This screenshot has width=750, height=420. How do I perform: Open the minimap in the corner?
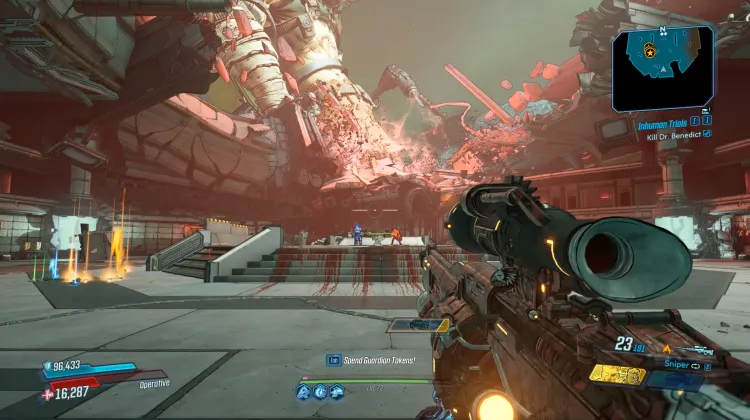tap(662, 68)
